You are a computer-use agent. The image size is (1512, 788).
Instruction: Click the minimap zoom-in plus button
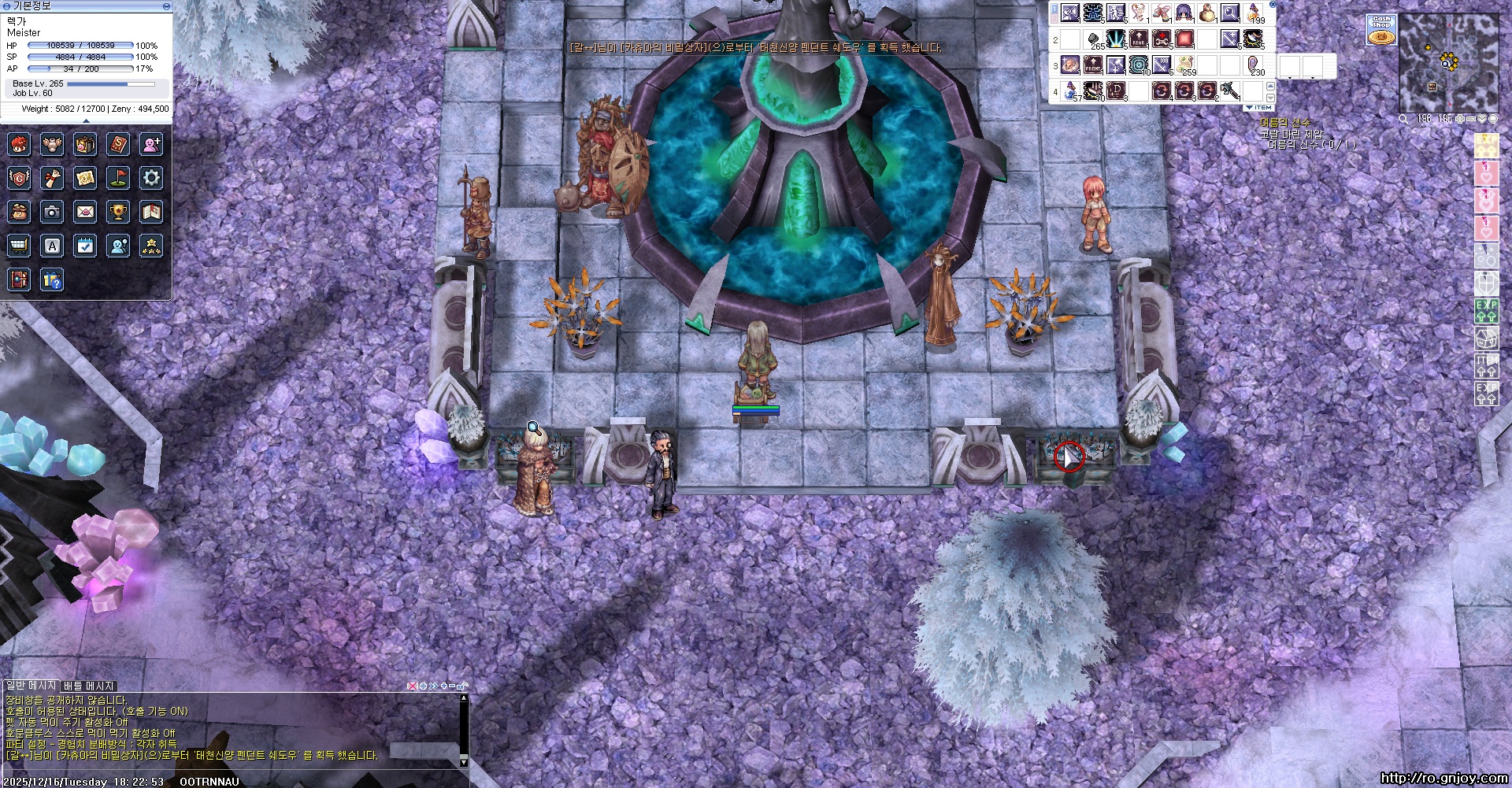1461,119
